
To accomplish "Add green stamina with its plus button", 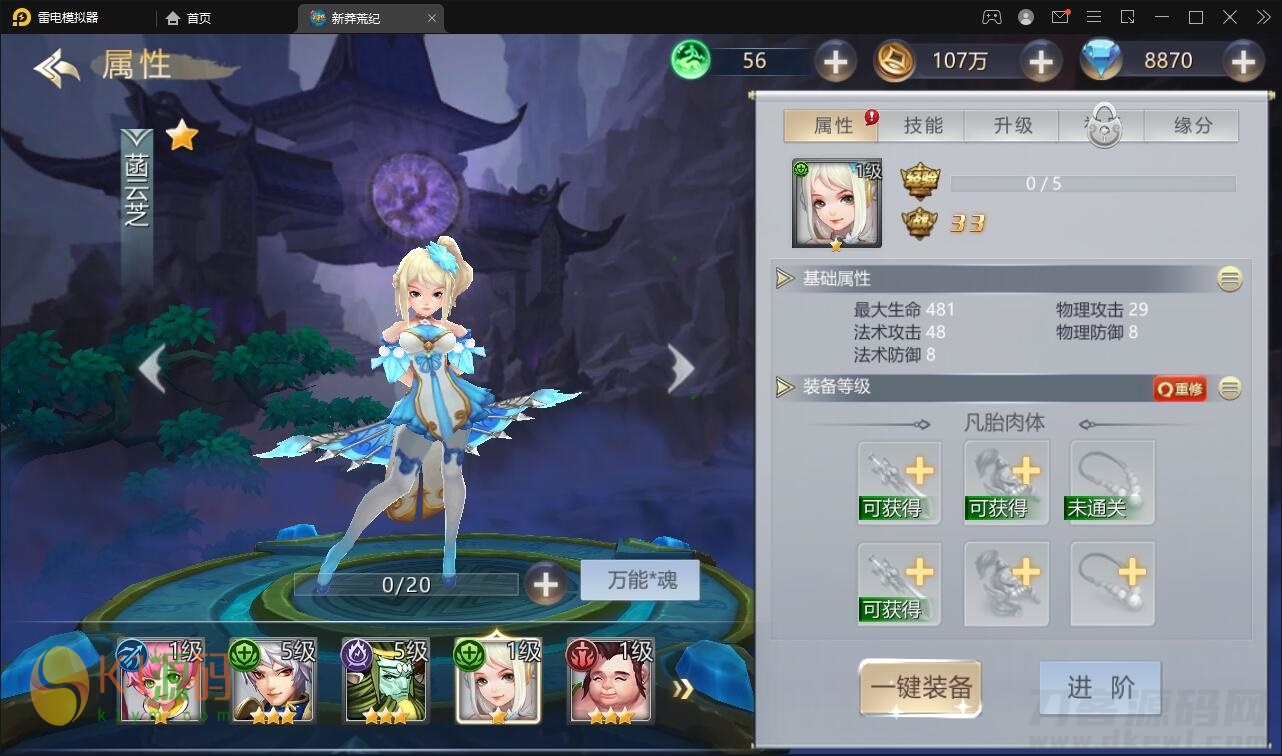I will tap(835, 62).
